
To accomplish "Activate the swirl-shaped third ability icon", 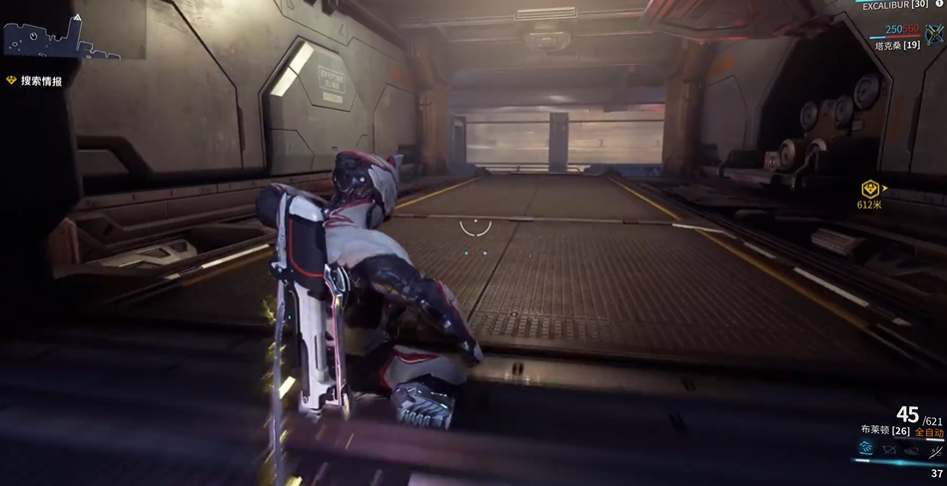I will tap(912, 451).
